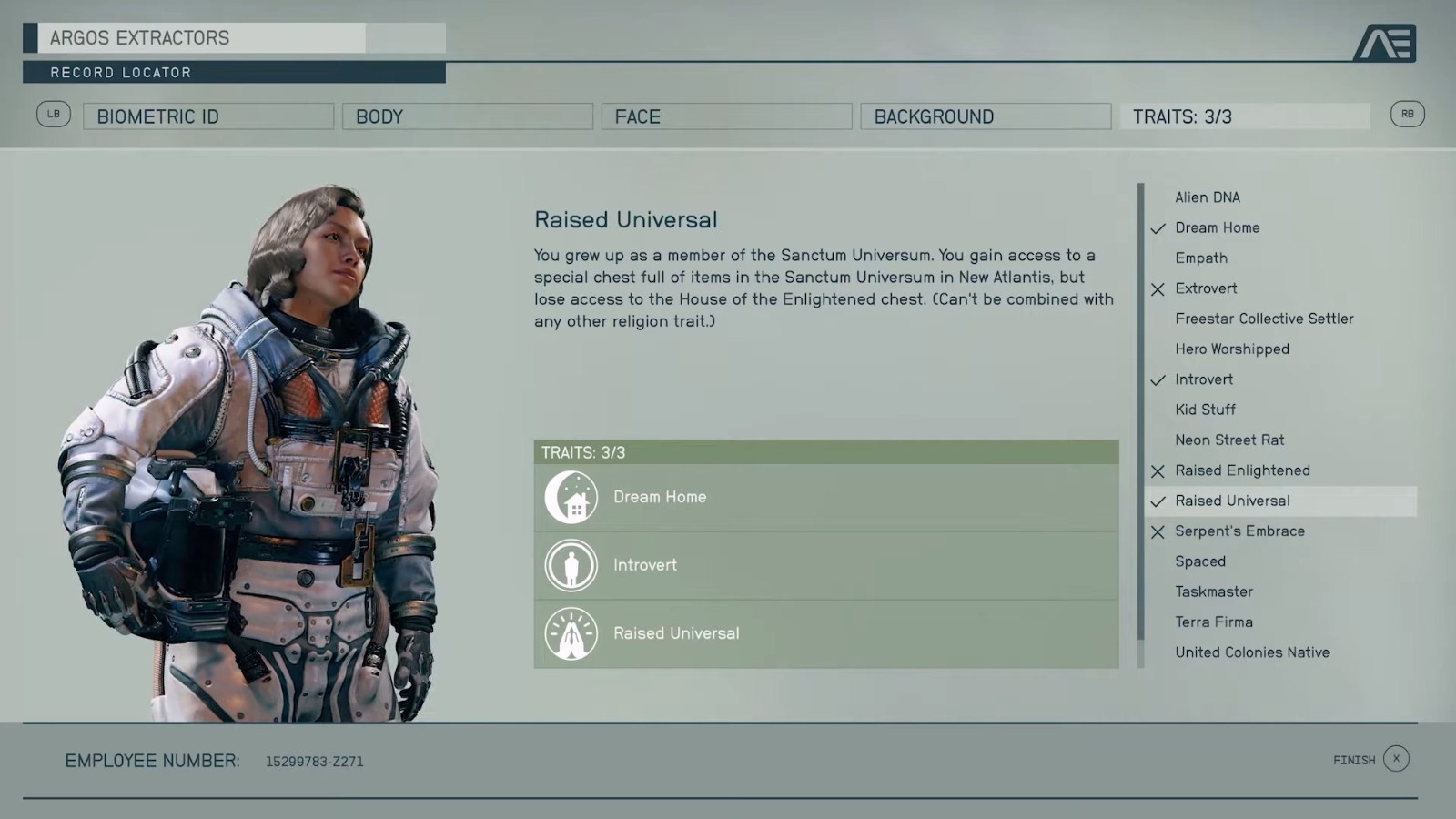
Task: Deselect the Dream Home trait in list
Action: [1217, 227]
